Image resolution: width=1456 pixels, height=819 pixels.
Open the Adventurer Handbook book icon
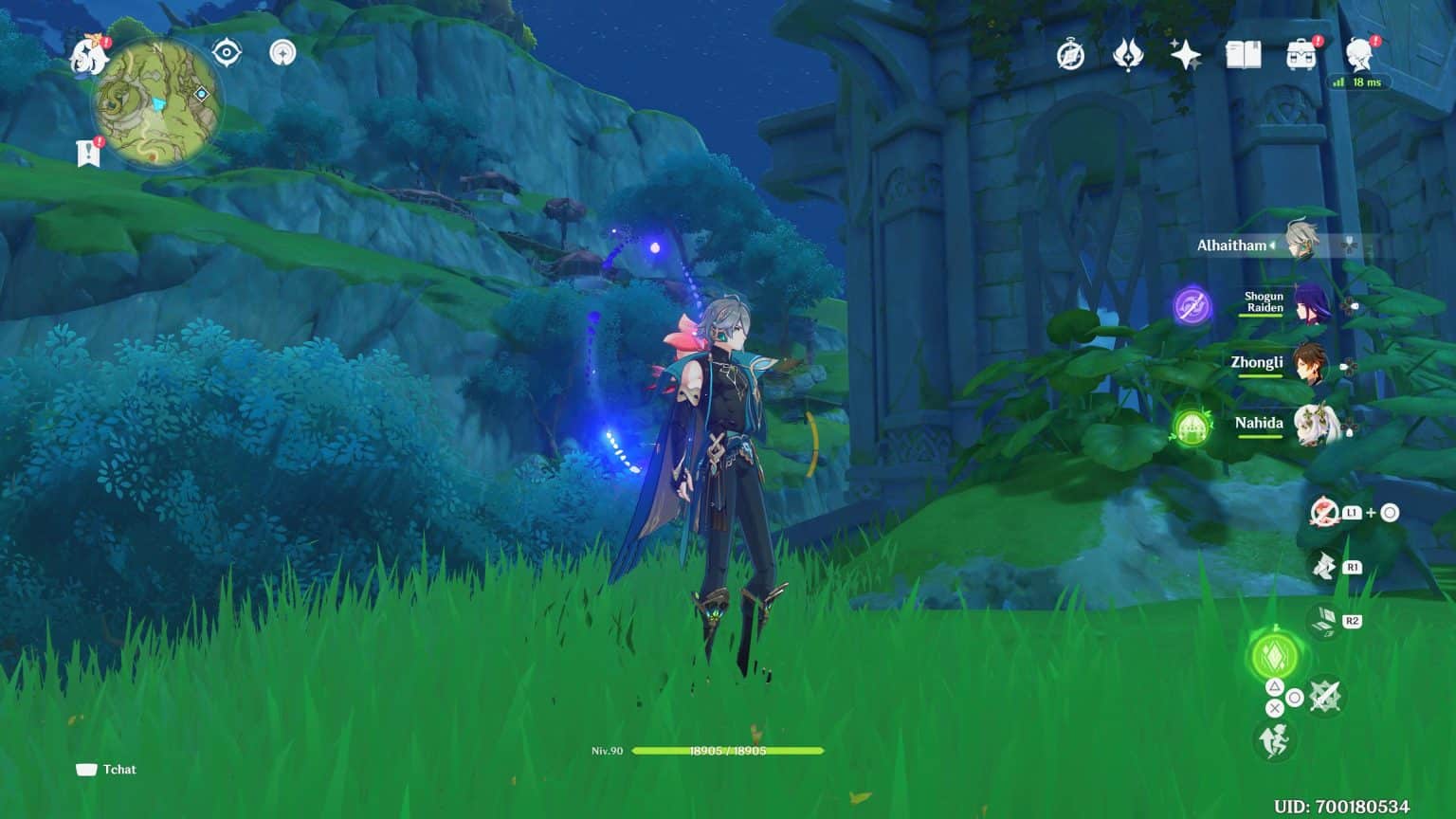(1247, 55)
